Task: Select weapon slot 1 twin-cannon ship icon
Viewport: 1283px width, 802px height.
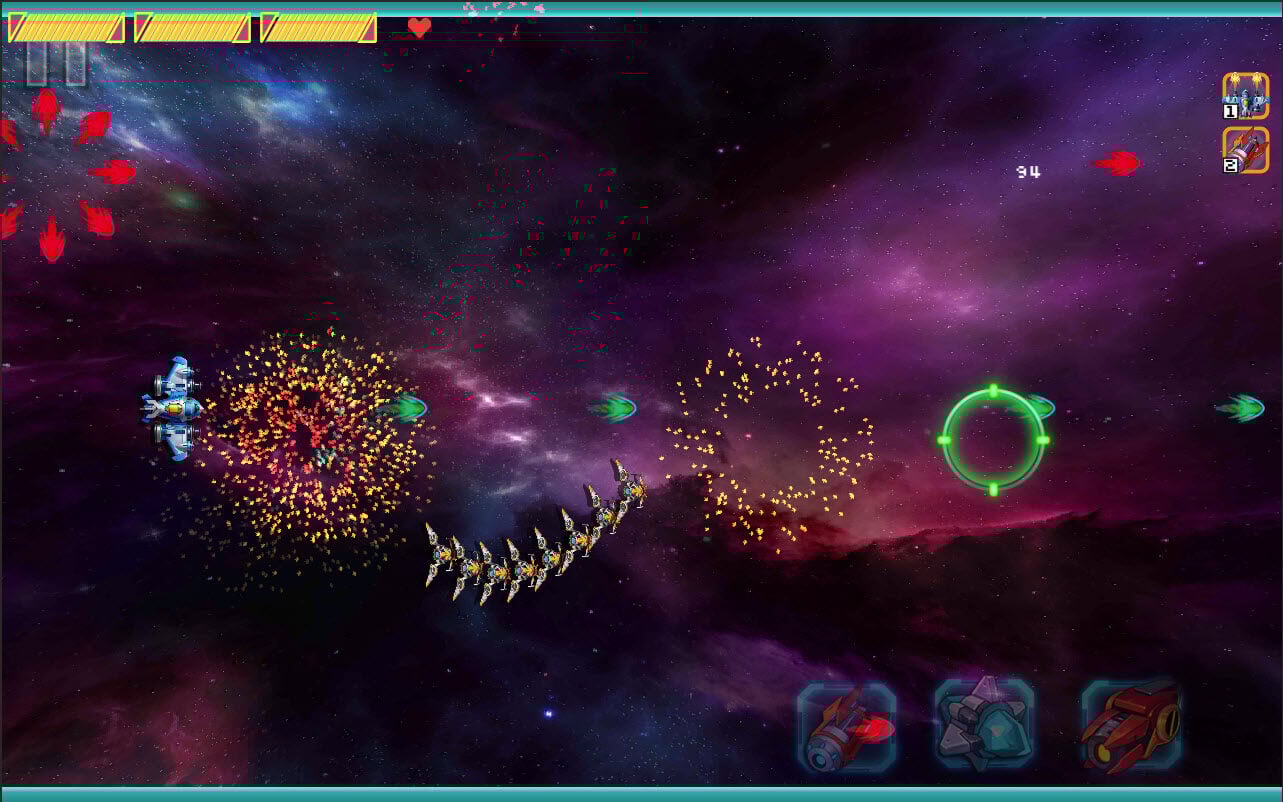Action: pos(1245,96)
